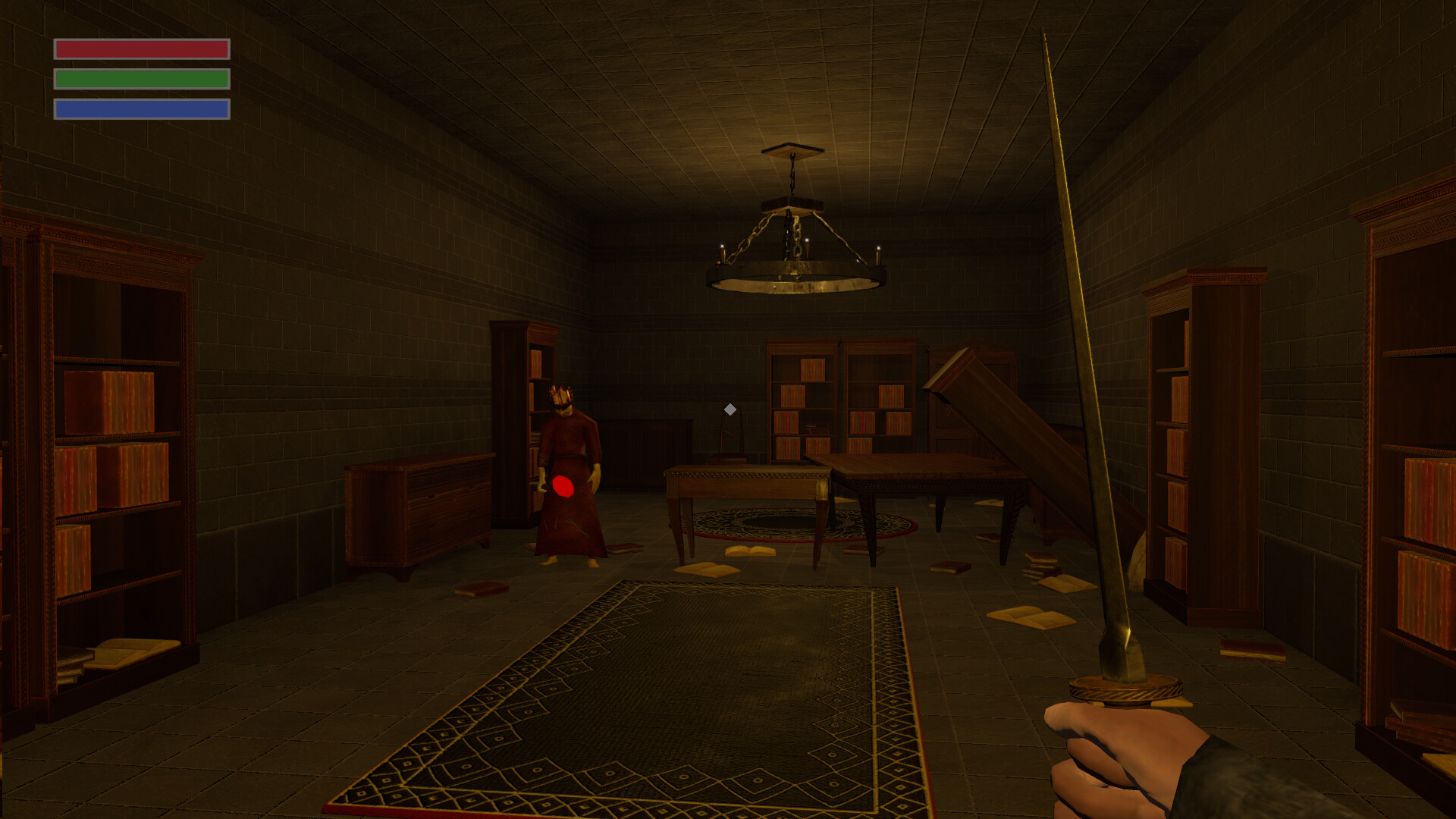Click the diamond-shaped crosshair reticle

click(729, 409)
